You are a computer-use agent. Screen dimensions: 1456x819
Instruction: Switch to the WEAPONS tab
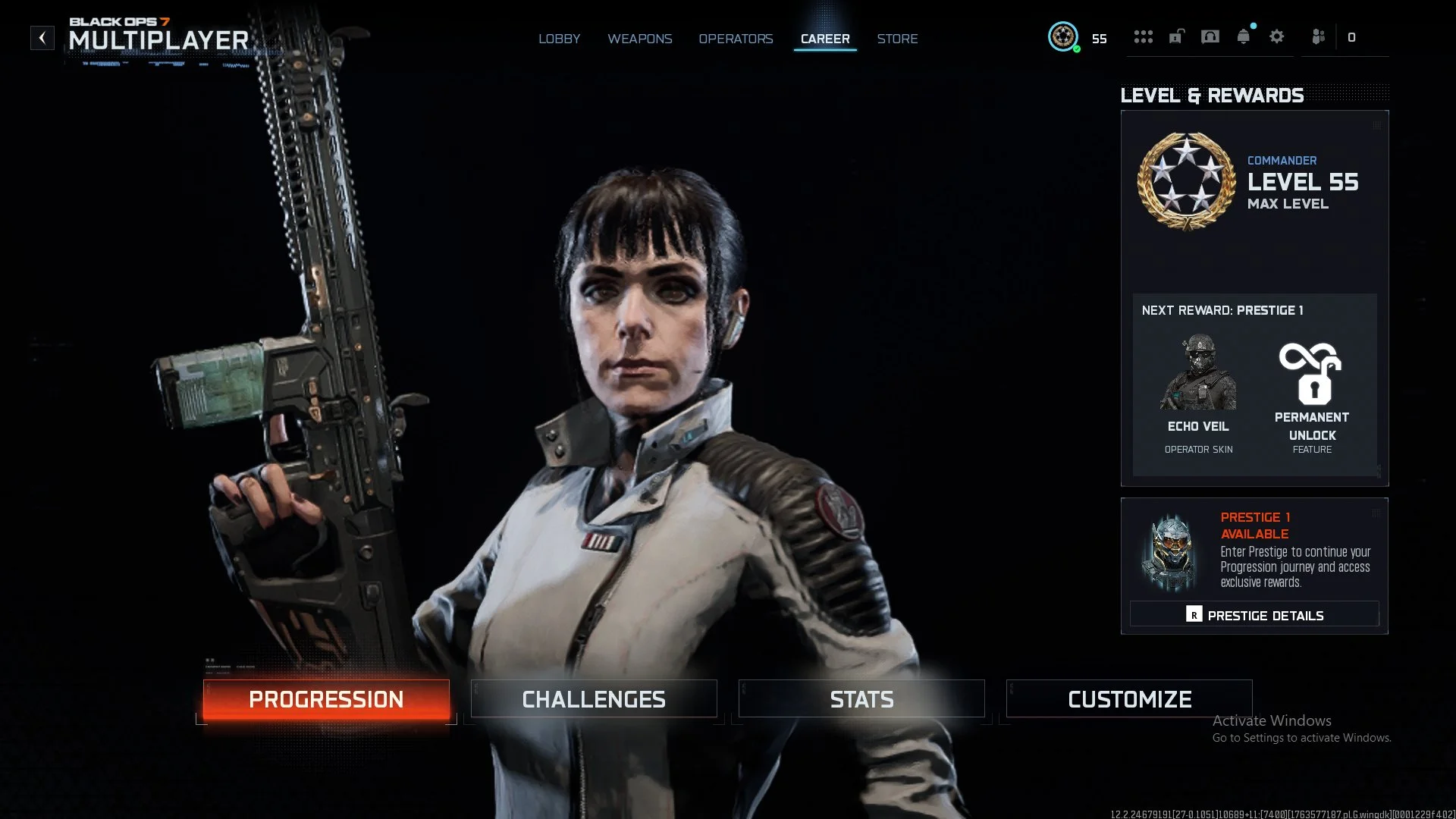pyautogui.click(x=639, y=39)
